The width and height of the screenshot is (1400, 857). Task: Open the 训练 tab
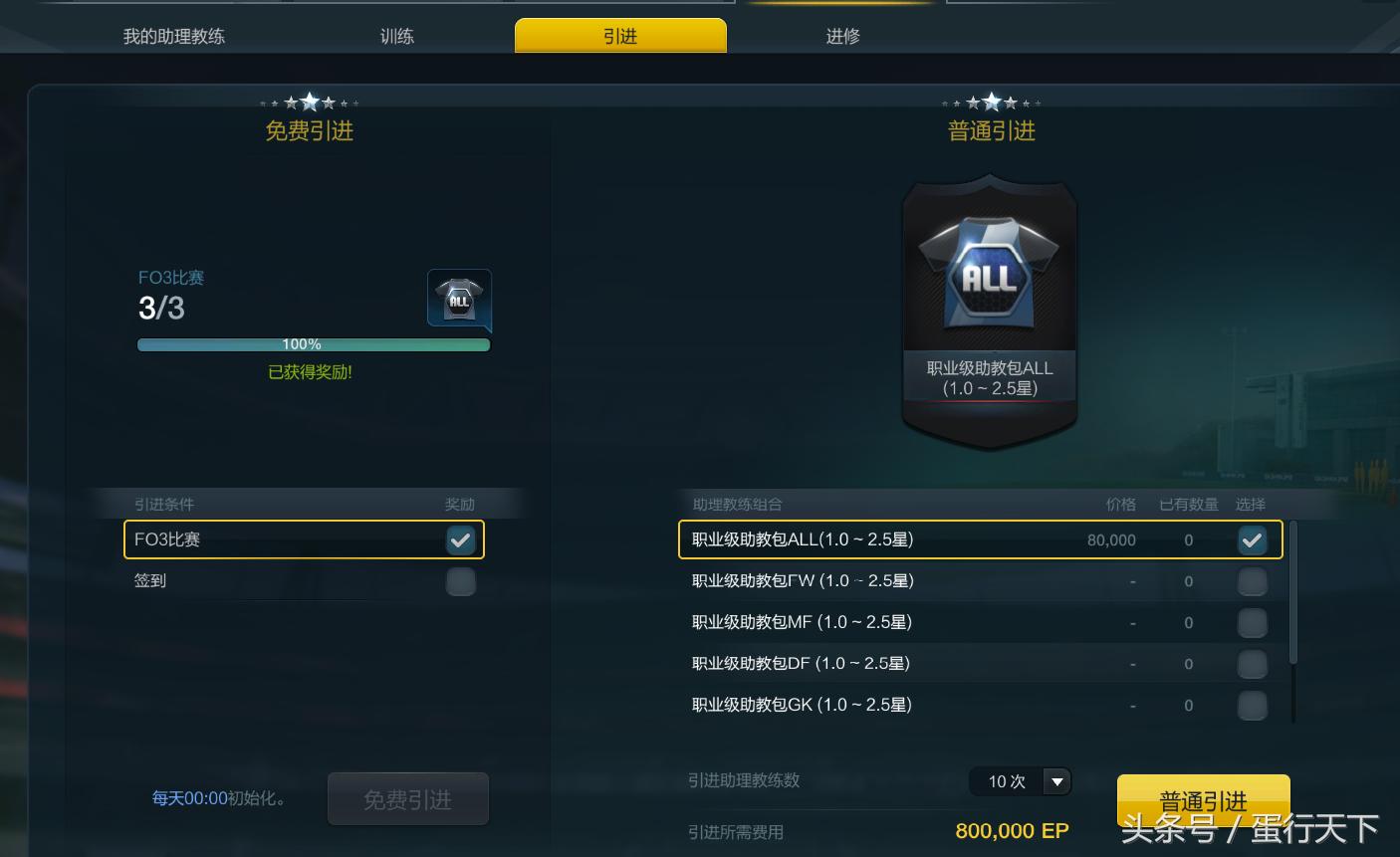(x=397, y=35)
